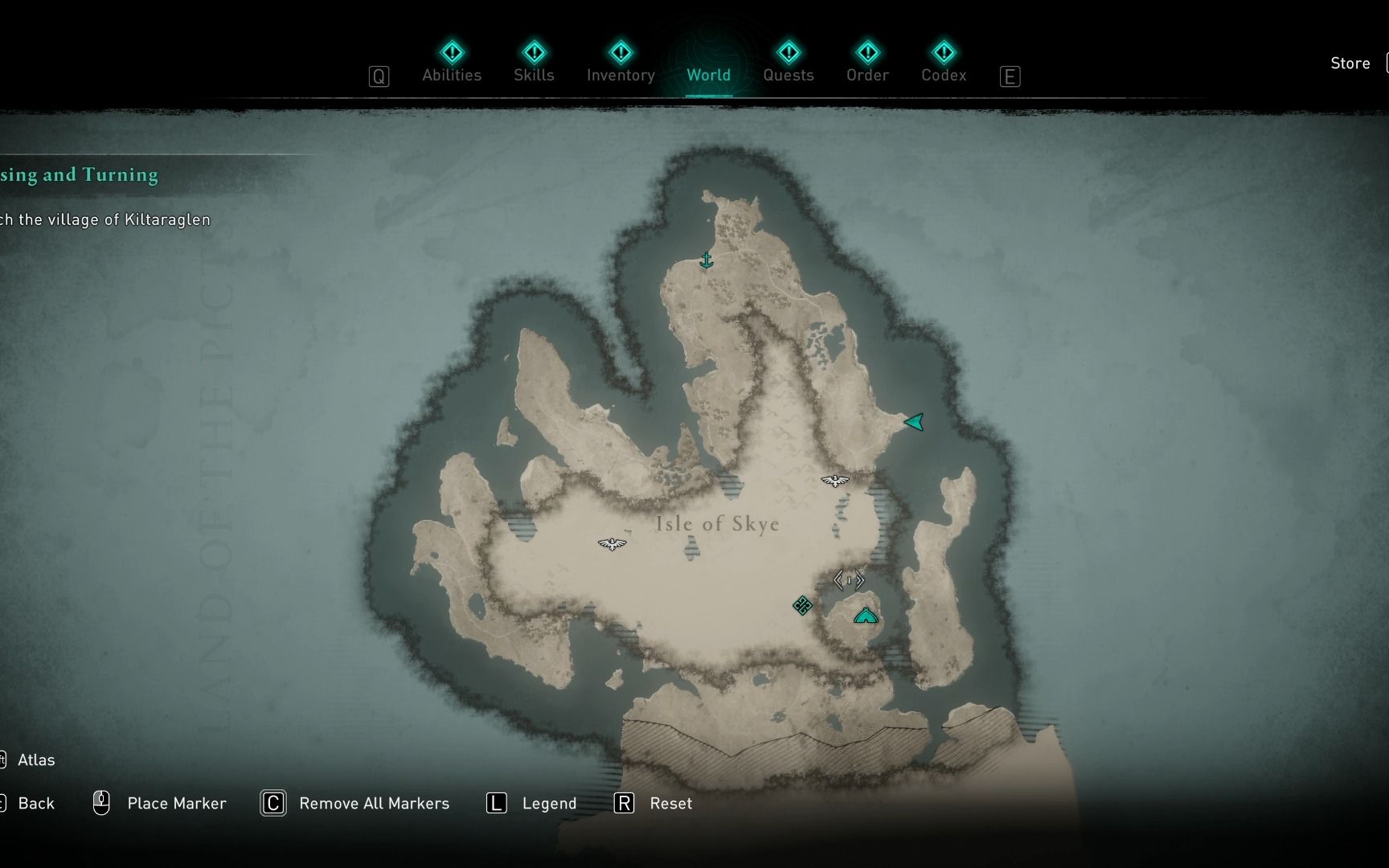Select the teal tent camp marker
1389x868 pixels.
pos(866,616)
